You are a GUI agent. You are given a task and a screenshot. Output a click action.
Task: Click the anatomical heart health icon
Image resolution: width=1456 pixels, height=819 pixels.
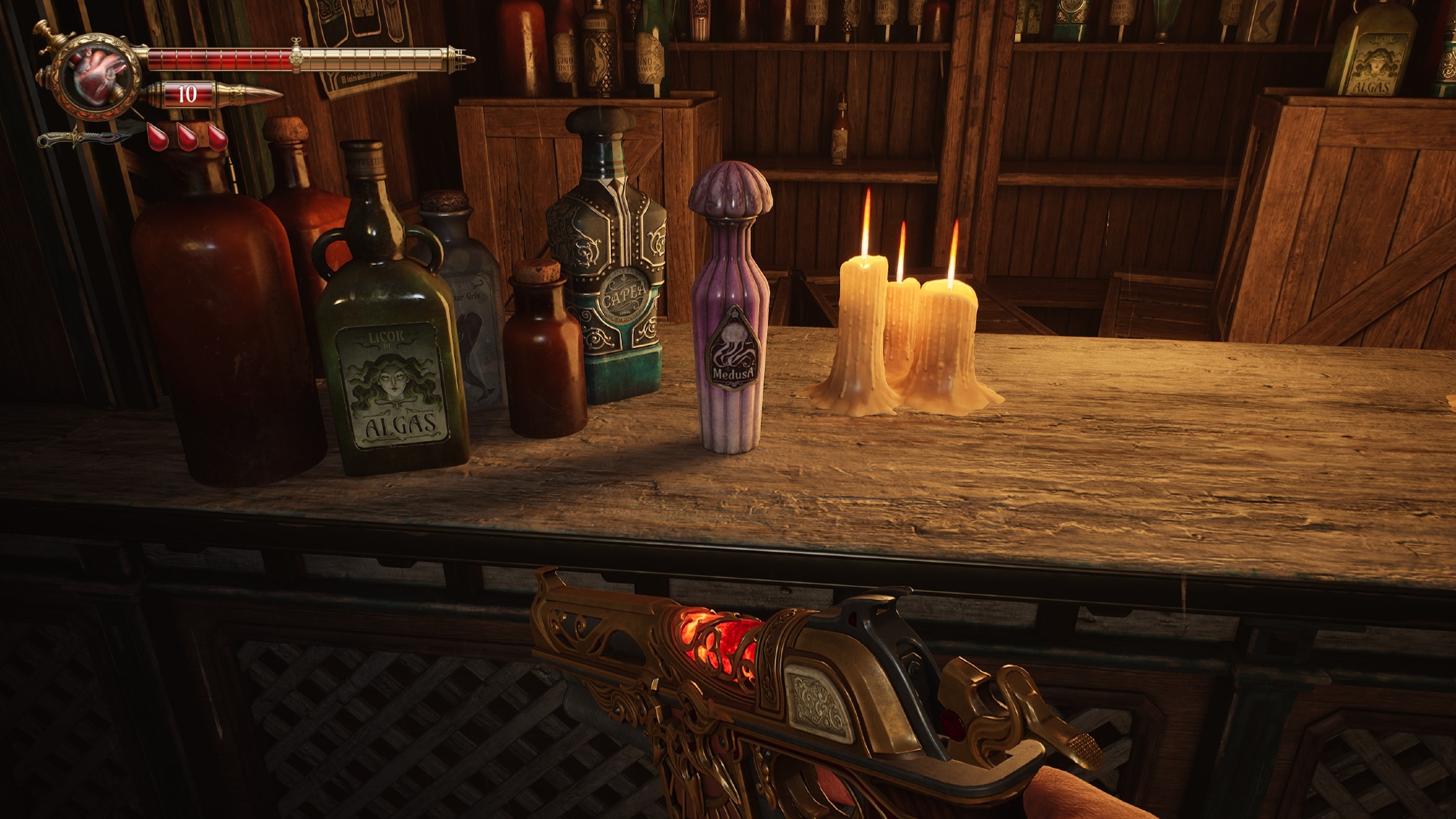102,75
